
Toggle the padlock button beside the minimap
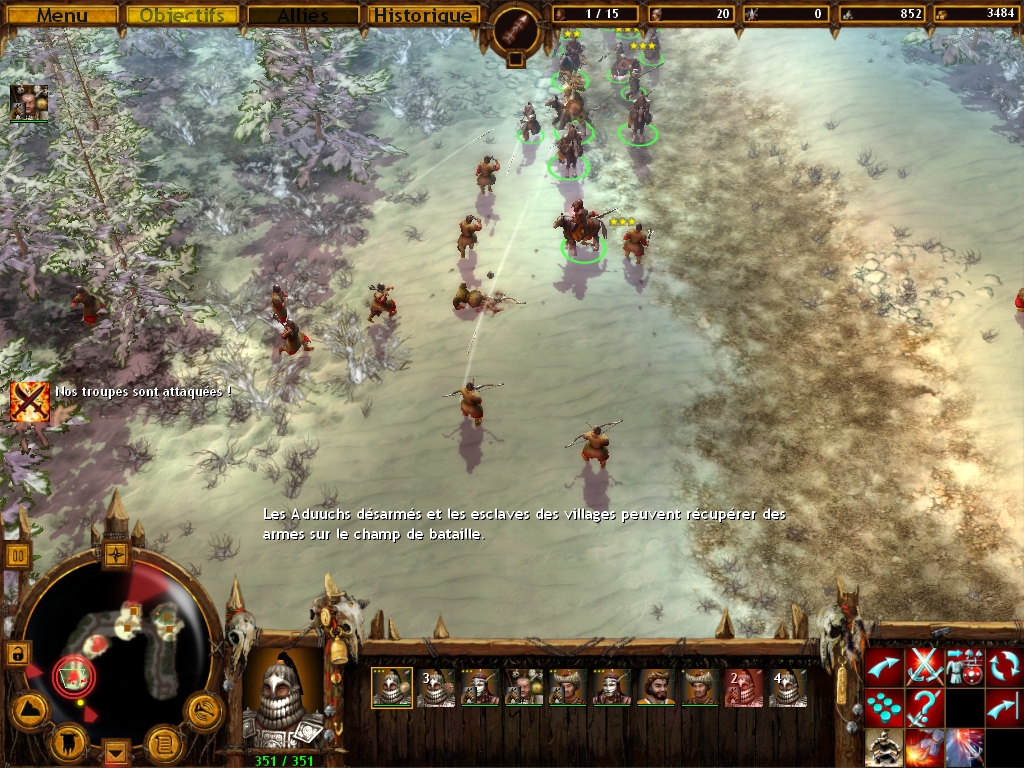pos(17,653)
